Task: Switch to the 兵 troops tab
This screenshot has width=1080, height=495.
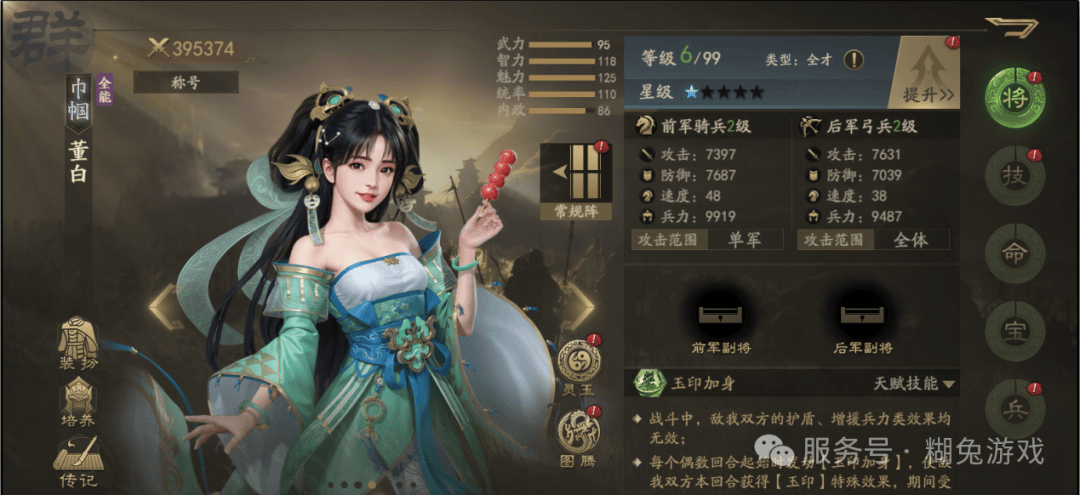Action: (1013, 410)
